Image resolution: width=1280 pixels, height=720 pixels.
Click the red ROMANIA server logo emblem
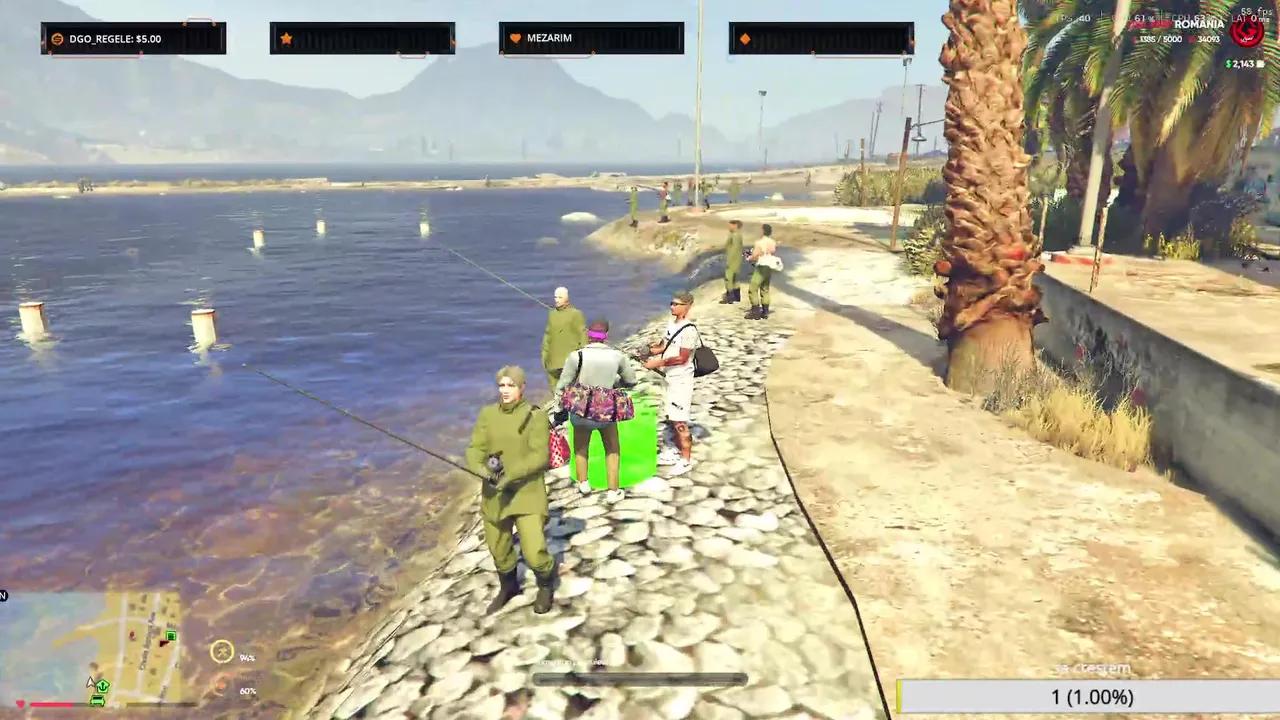1247,30
